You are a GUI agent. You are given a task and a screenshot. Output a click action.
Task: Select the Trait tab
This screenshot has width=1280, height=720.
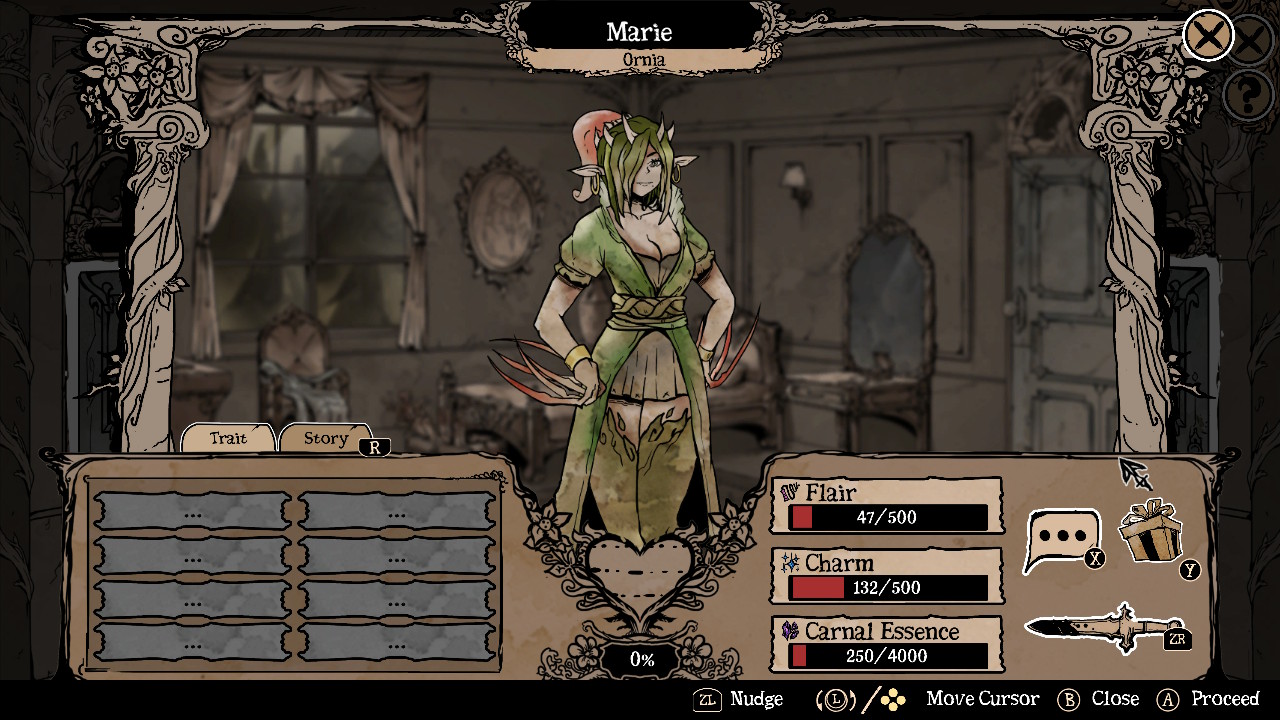point(227,438)
